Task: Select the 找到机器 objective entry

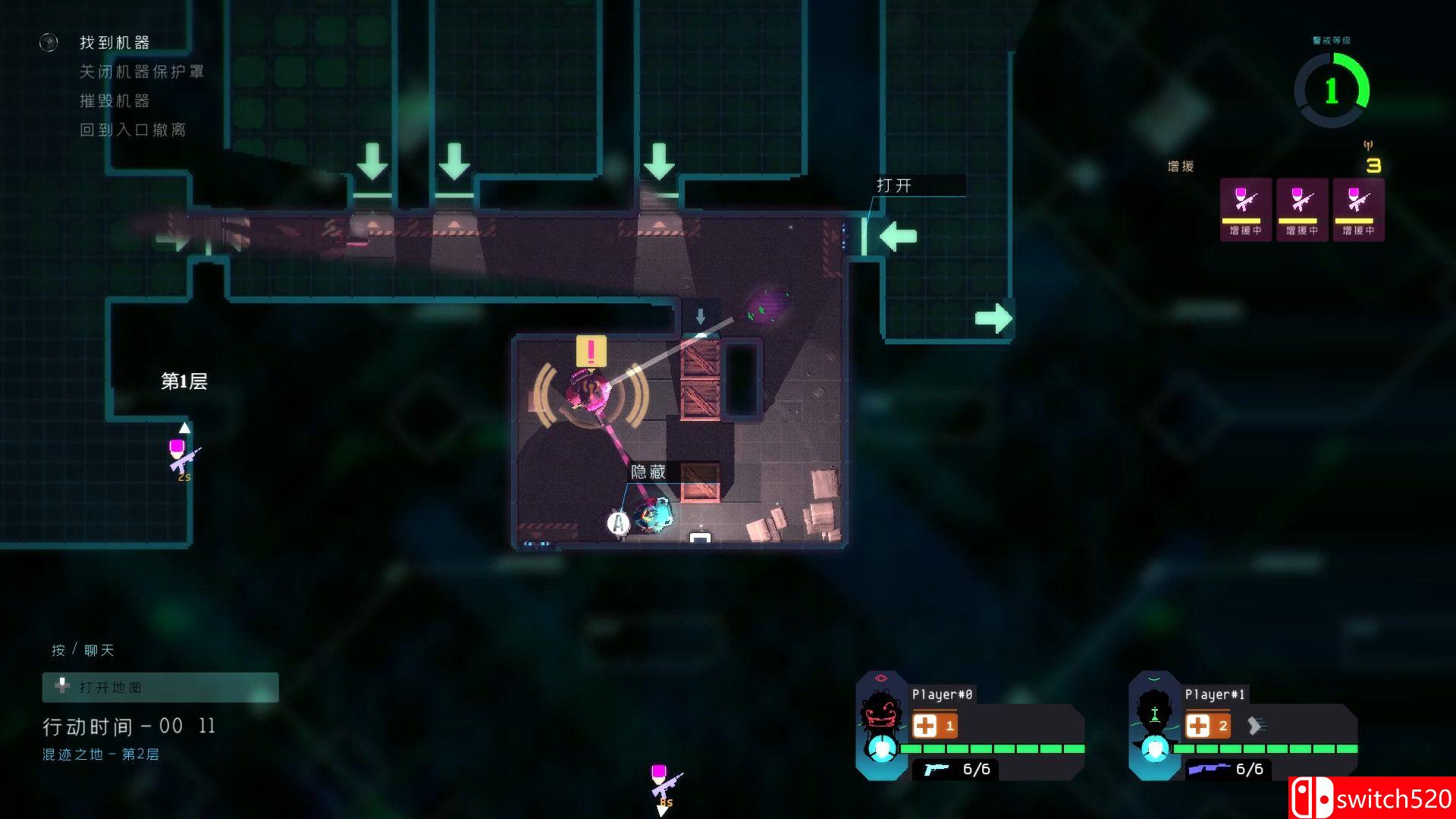Action: [114, 42]
